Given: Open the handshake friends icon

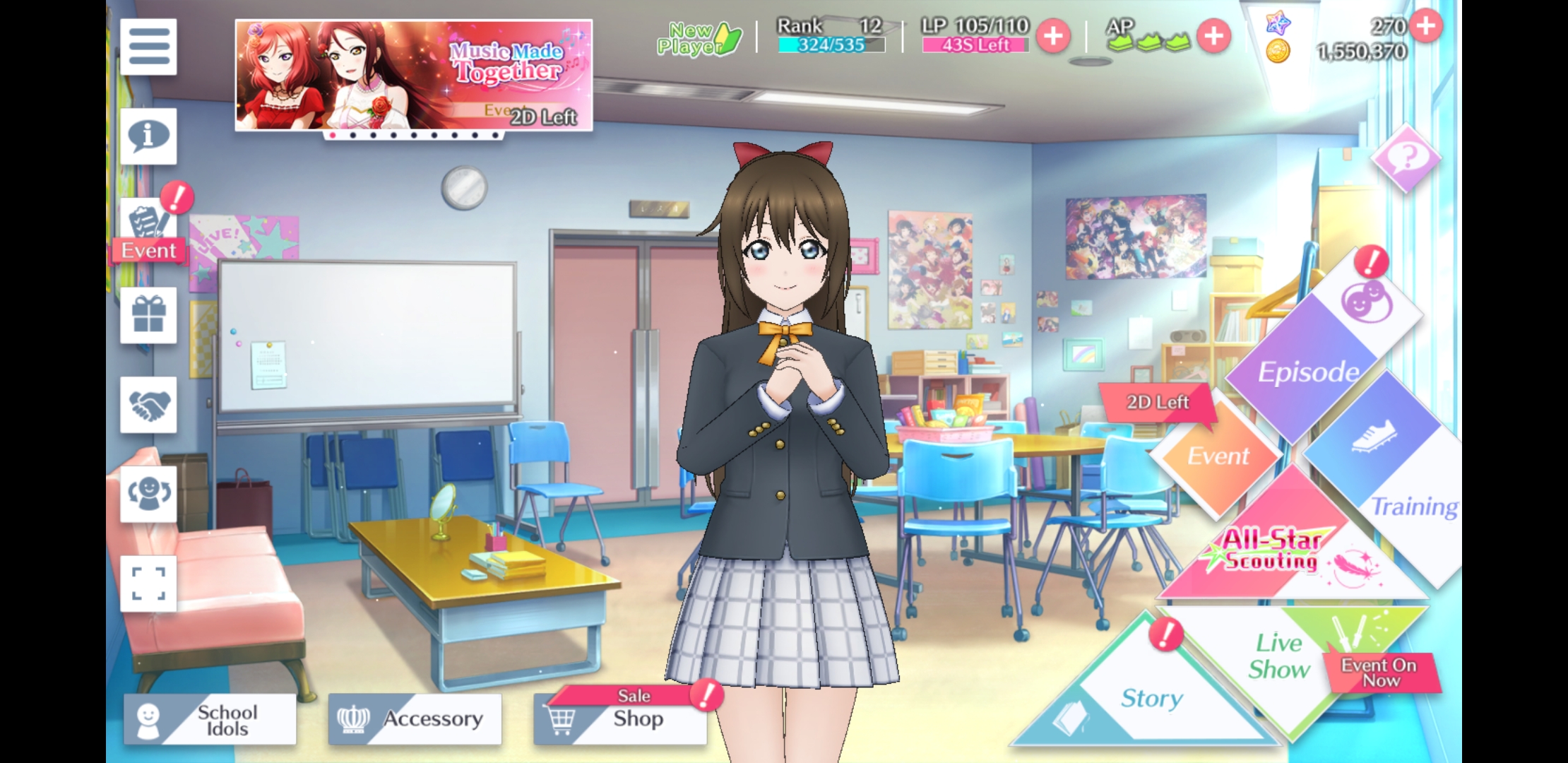Looking at the screenshot, I should tap(148, 405).
